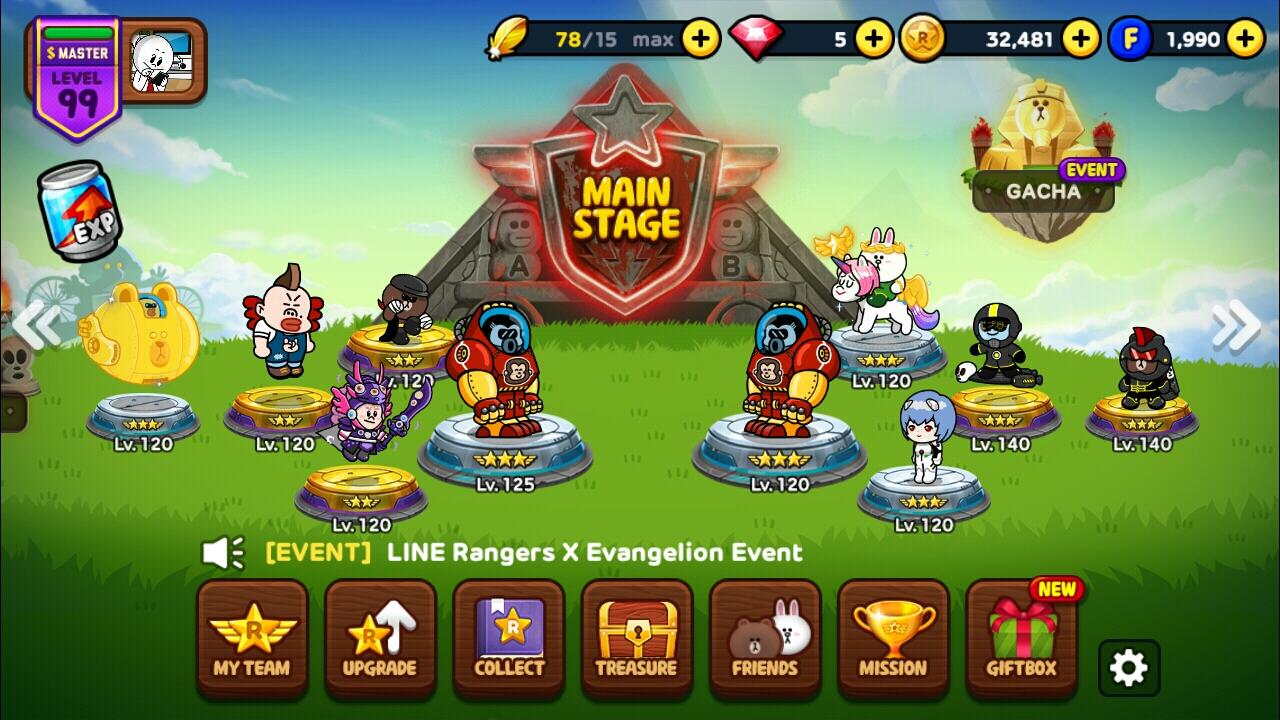The height and width of the screenshot is (720, 1280).
Task: Open the Upgrade menu
Action: (380, 640)
